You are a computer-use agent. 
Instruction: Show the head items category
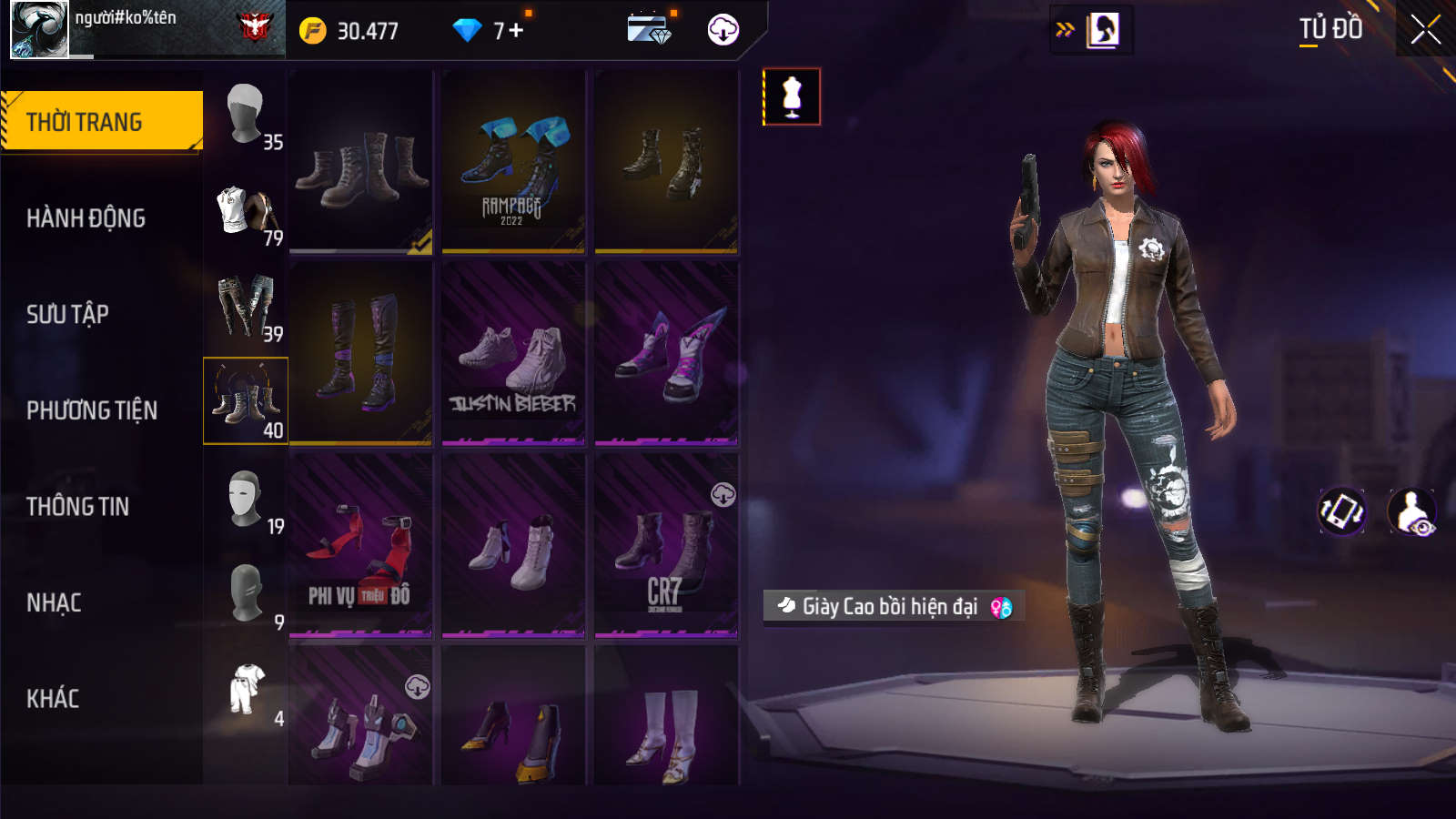click(246, 116)
